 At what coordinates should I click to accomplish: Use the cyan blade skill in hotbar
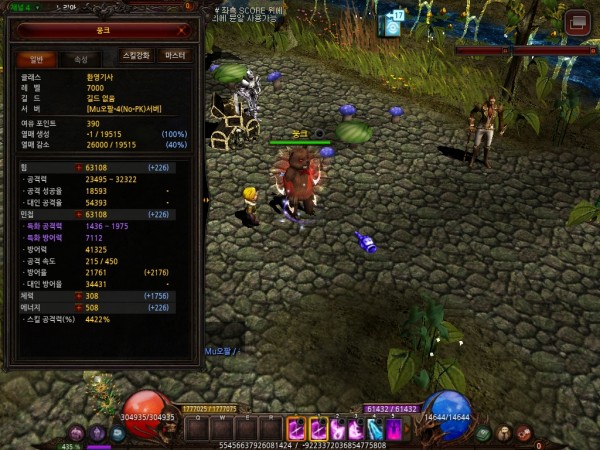point(374,428)
